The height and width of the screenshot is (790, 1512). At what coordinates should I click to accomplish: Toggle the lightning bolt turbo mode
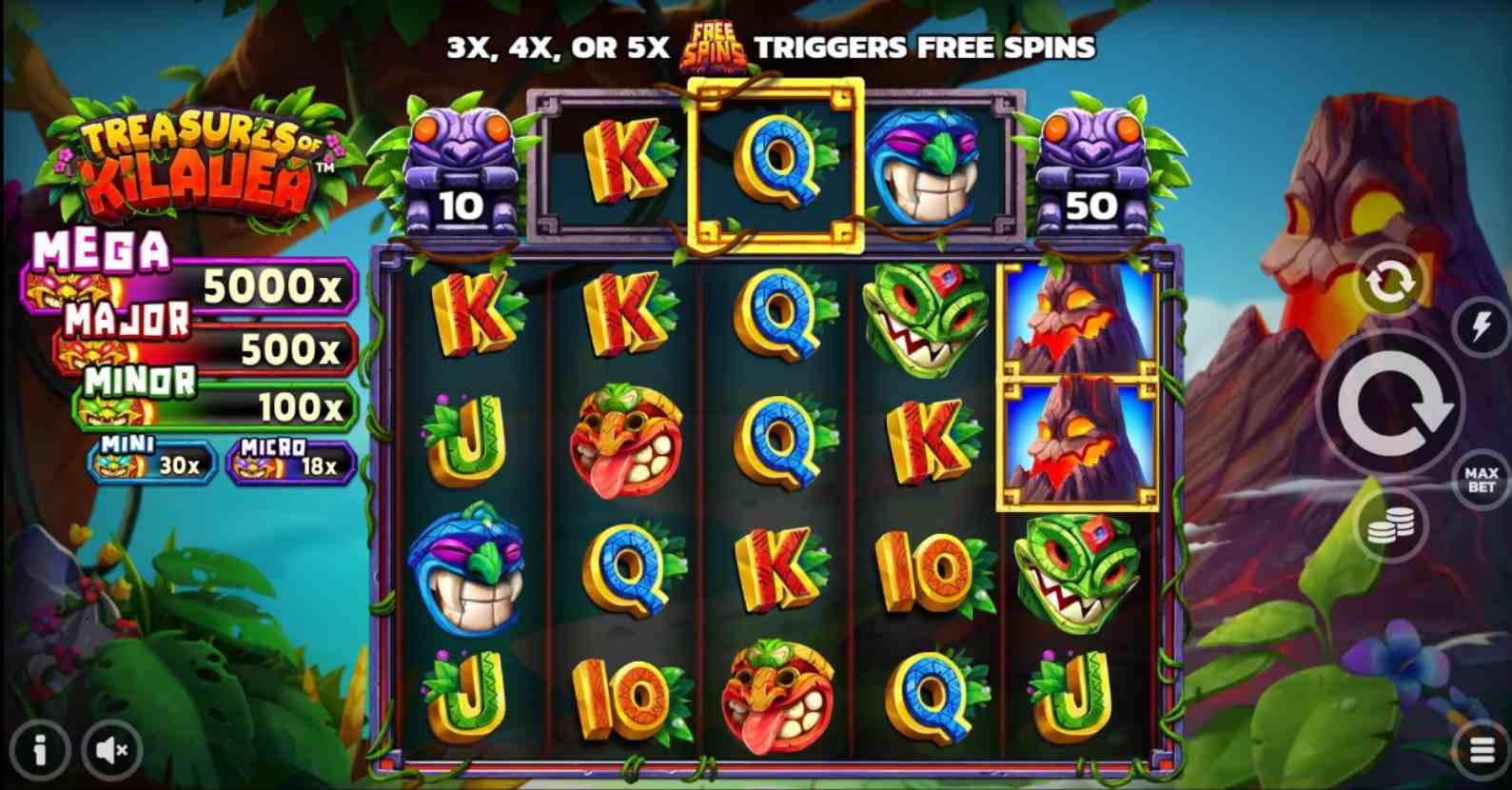click(x=1481, y=327)
